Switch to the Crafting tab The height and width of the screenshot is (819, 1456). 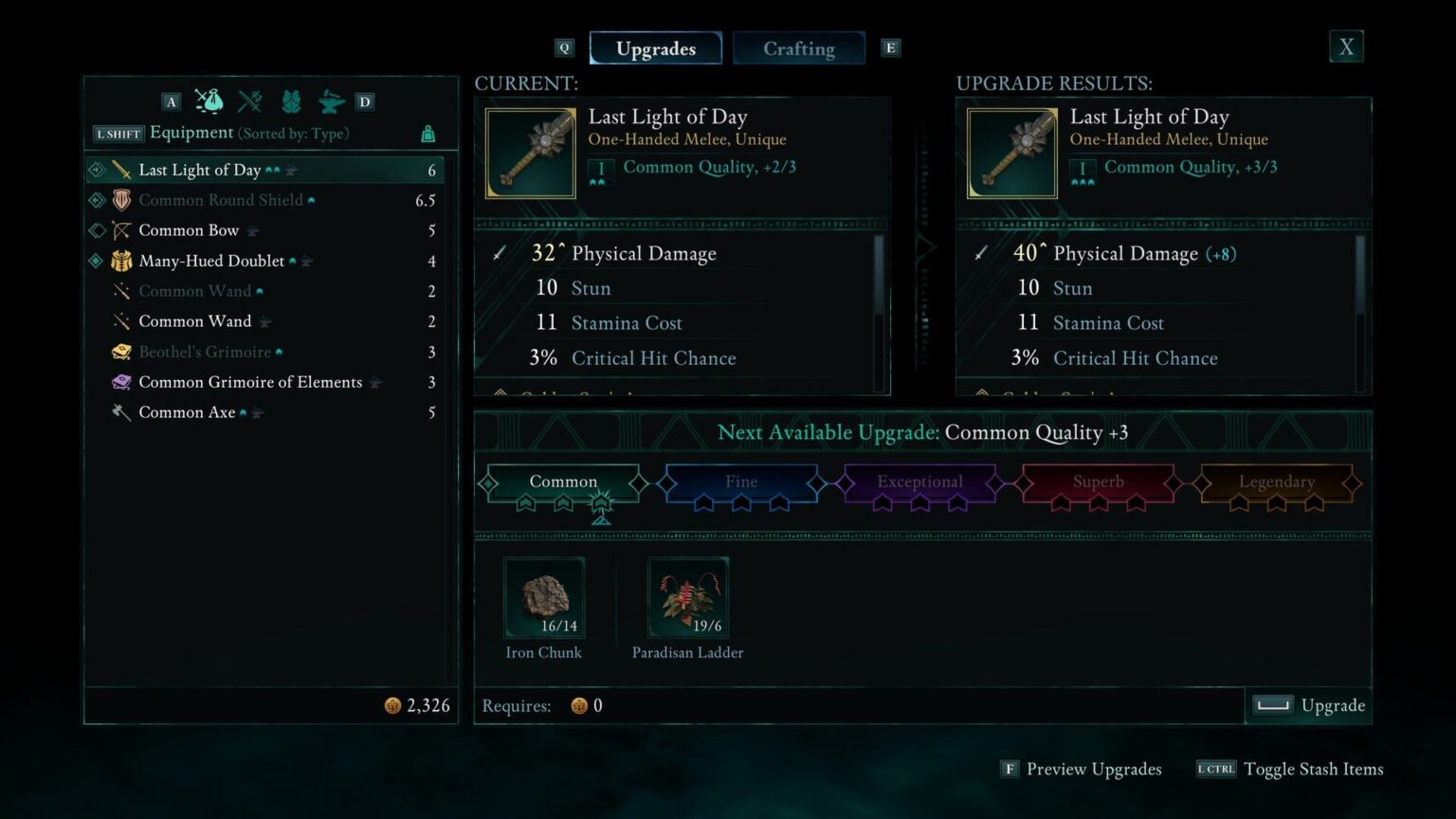798,47
